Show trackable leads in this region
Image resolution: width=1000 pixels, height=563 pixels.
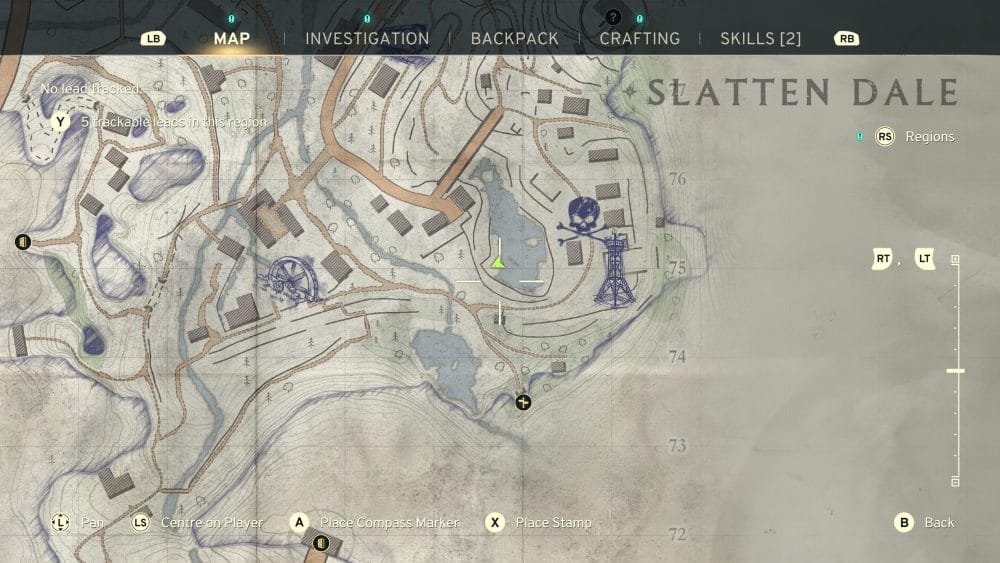(172, 122)
